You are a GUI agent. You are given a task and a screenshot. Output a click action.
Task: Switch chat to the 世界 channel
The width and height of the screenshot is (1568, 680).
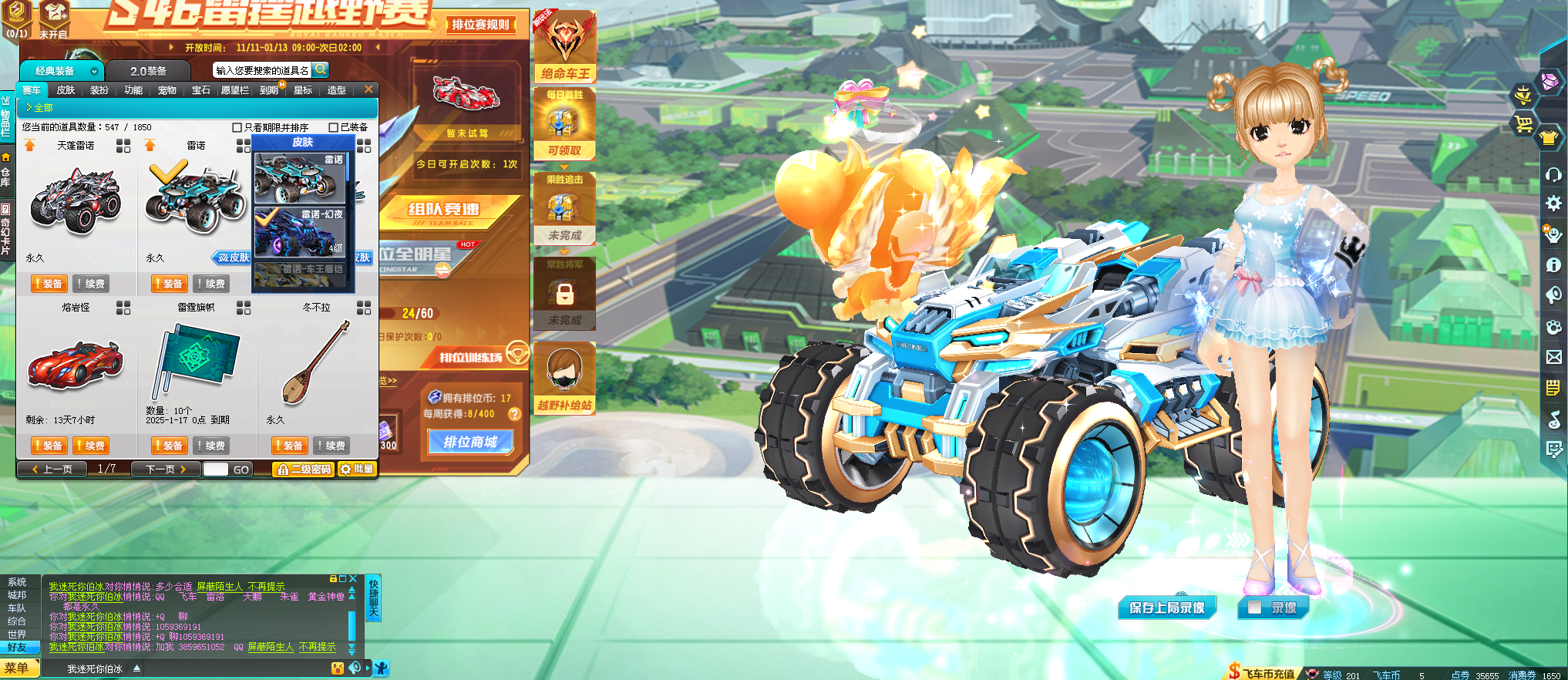pos(17,635)
